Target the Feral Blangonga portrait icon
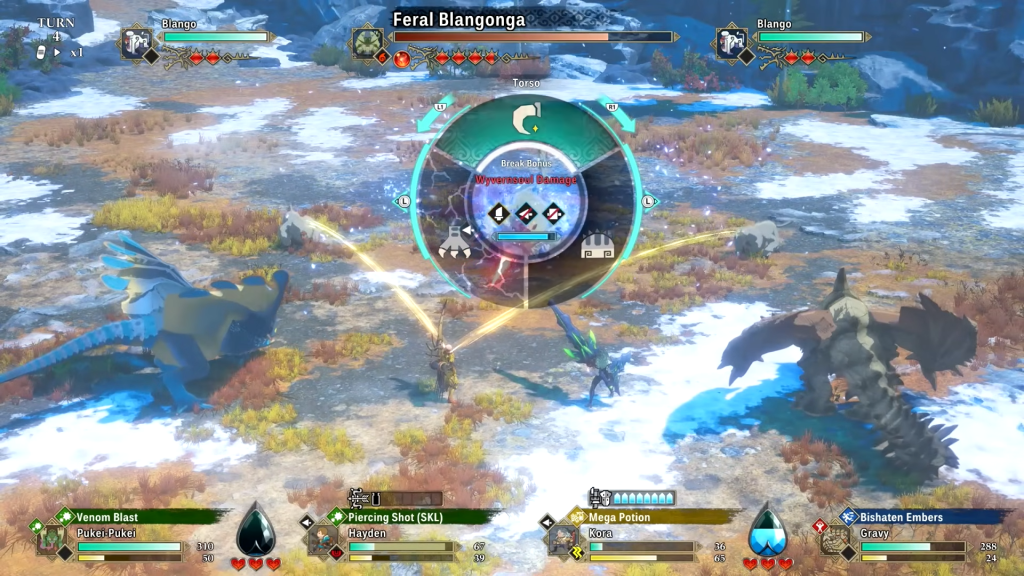Image resolution: width=1024 pixels, height=576 pixels. coord(367,41)
